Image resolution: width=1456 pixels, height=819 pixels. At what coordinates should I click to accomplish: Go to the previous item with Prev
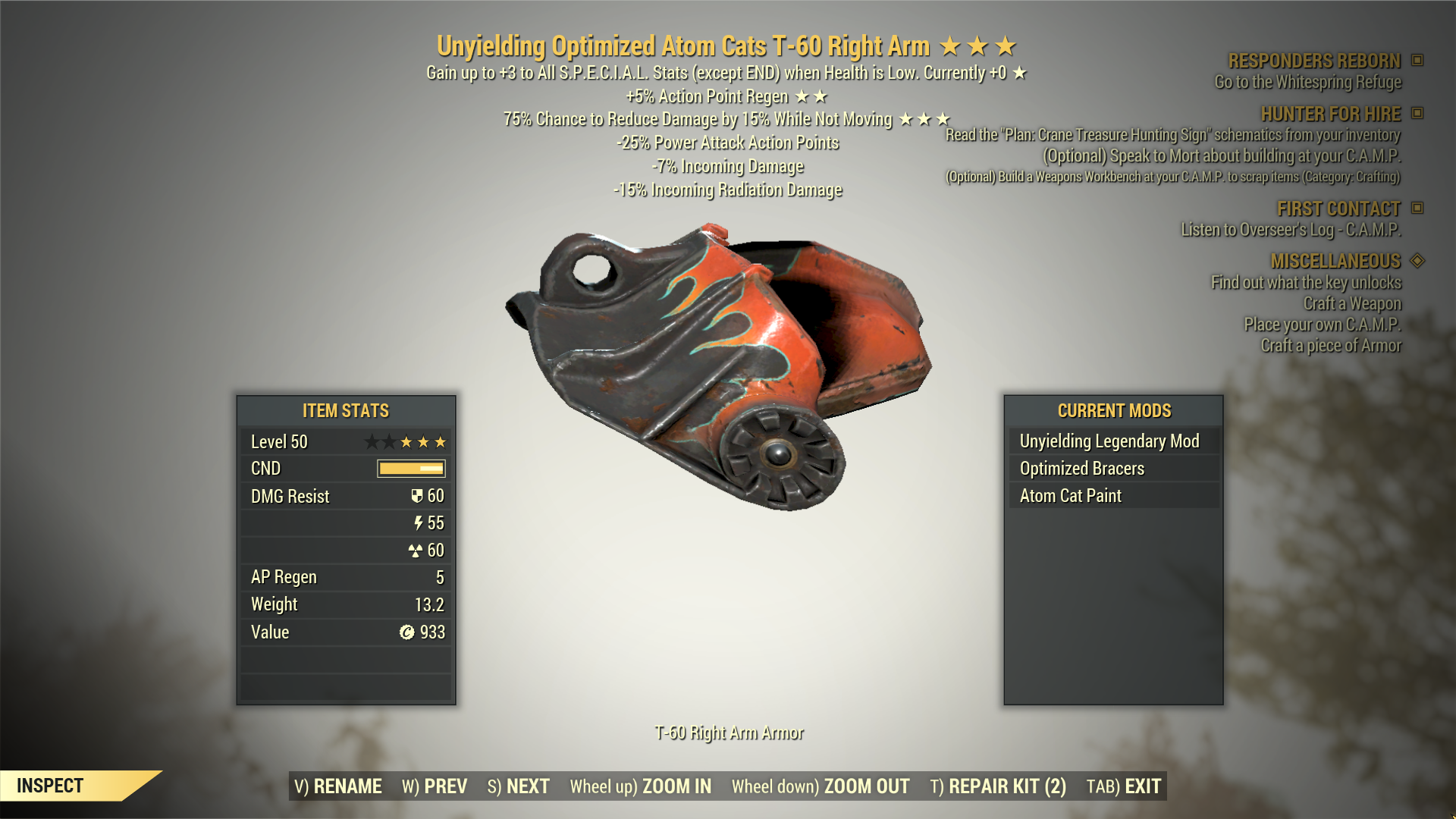435,786
